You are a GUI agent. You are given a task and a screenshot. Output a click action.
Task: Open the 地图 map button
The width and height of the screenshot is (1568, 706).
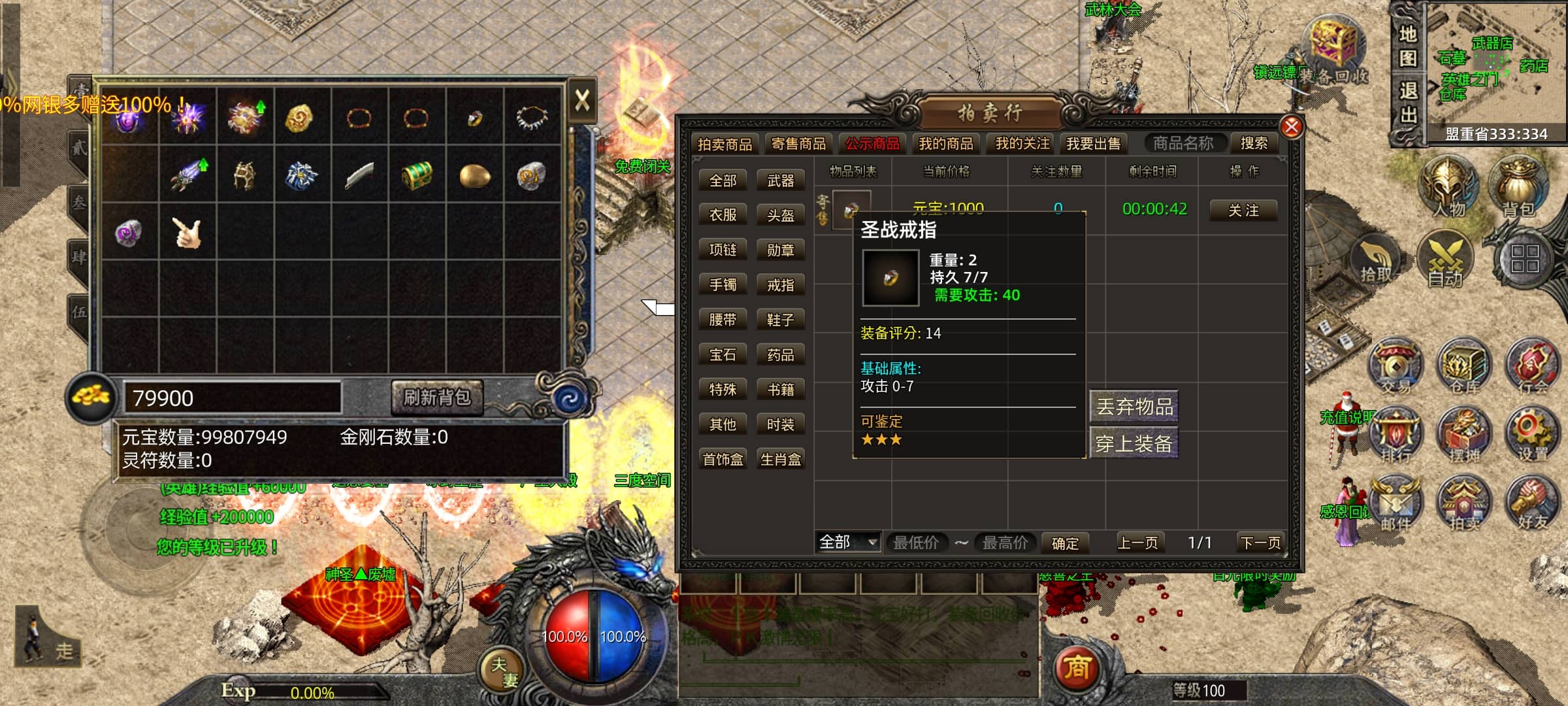pyautogui.click(x=1407, y=46)
